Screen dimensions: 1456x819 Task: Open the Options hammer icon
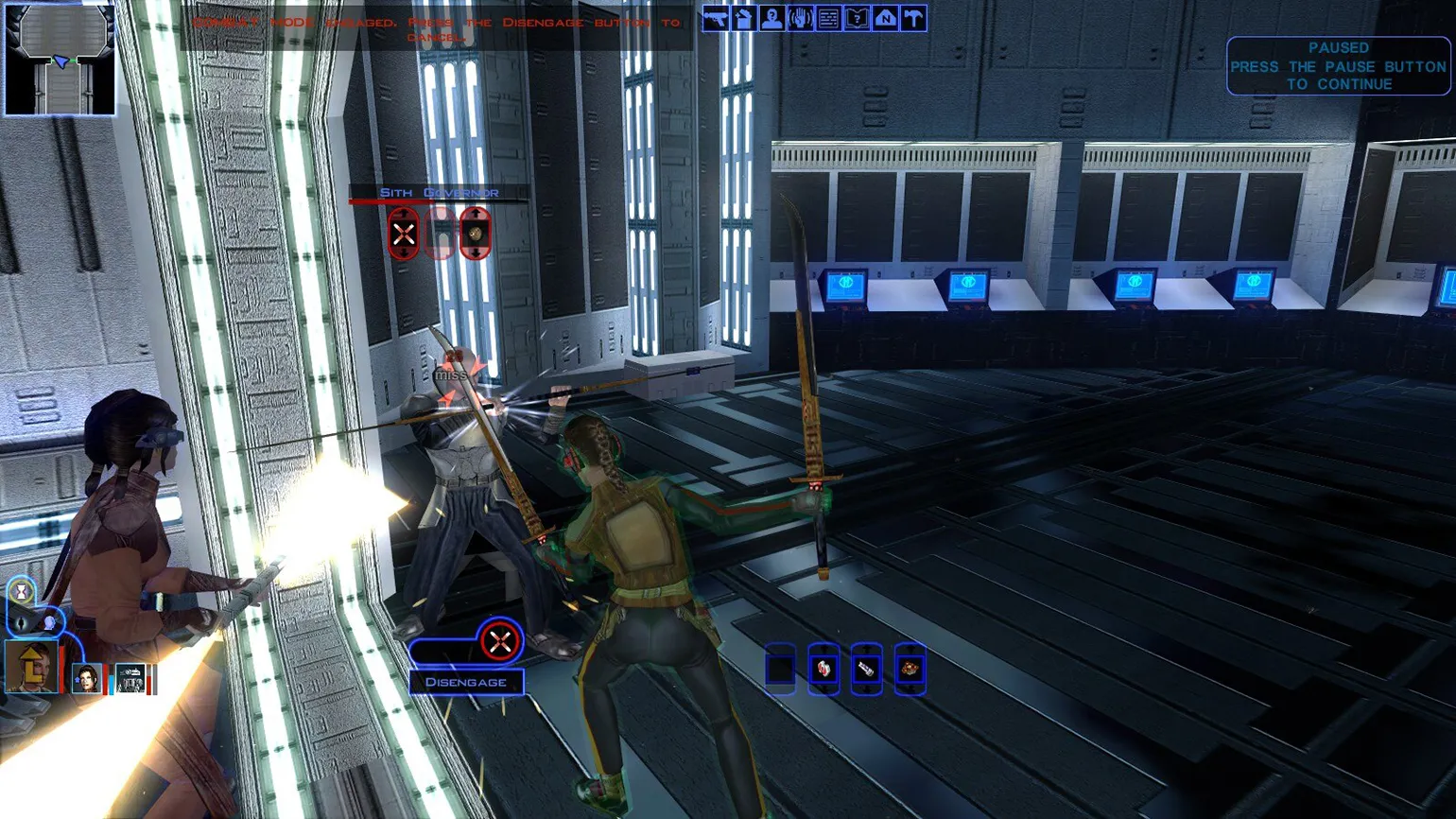click(913, 19)
